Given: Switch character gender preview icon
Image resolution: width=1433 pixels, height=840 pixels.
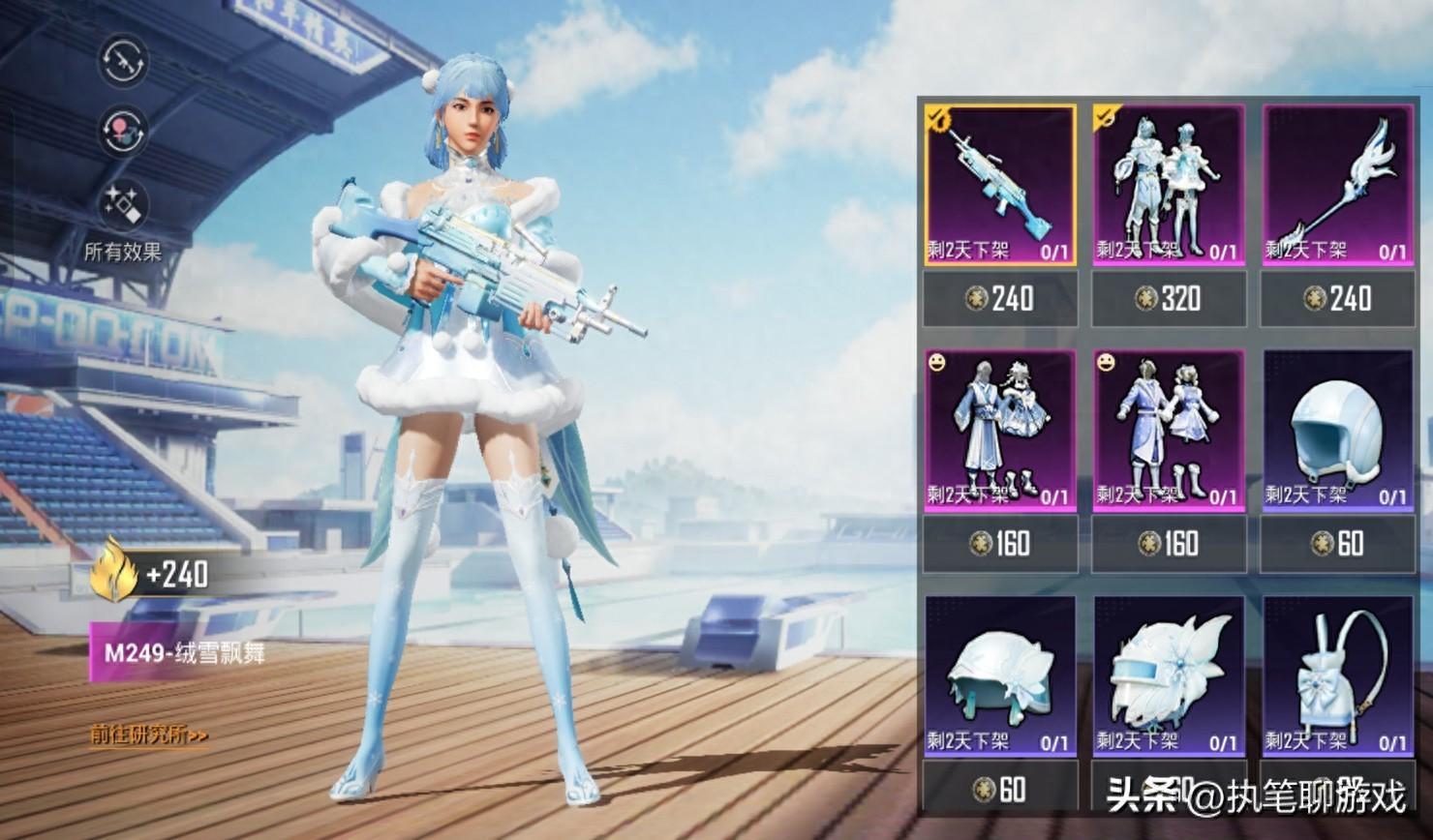Looking at the screenshot, I should [123, 132].
